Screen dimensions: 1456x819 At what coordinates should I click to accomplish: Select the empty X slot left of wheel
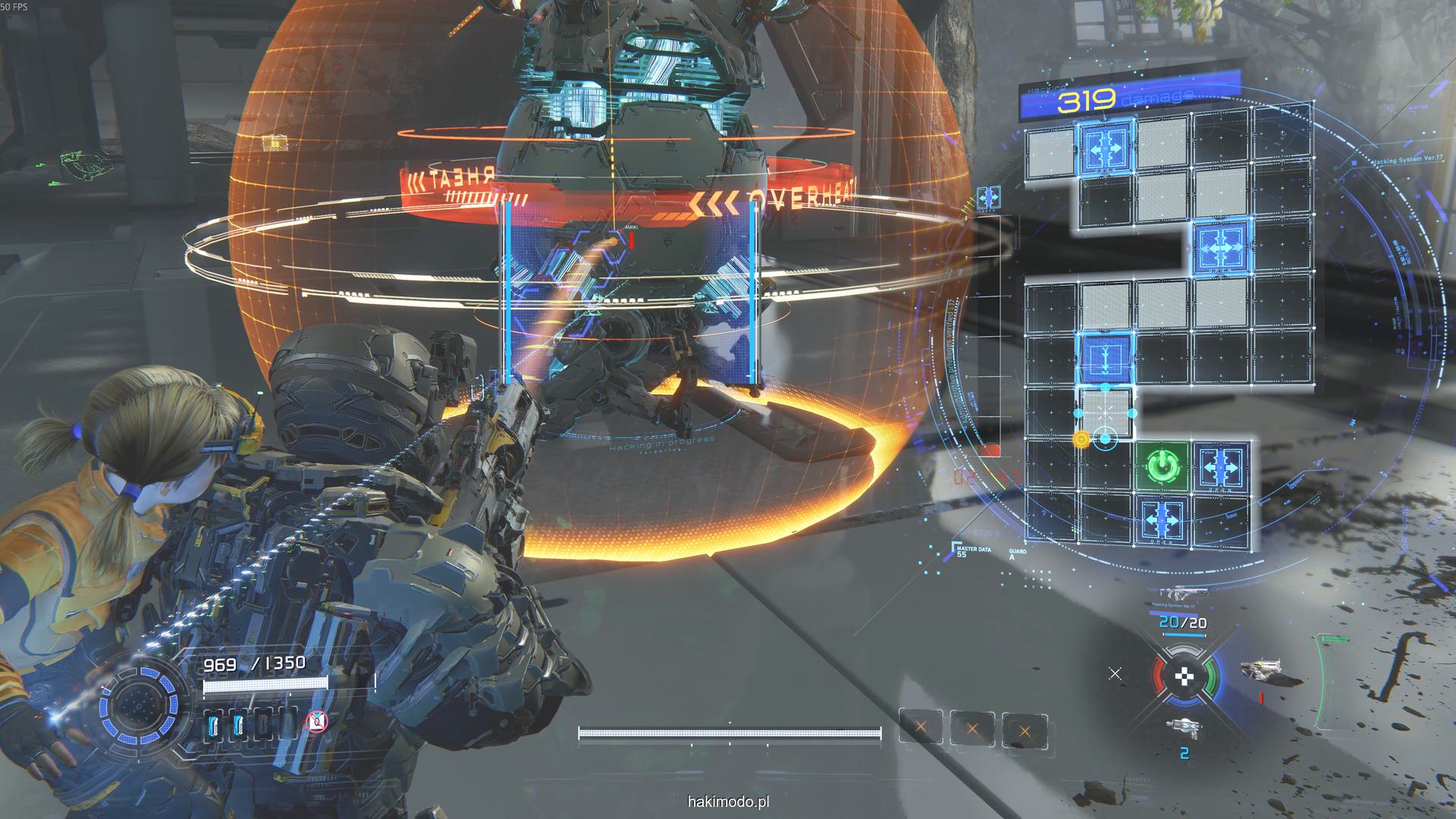1115,673
